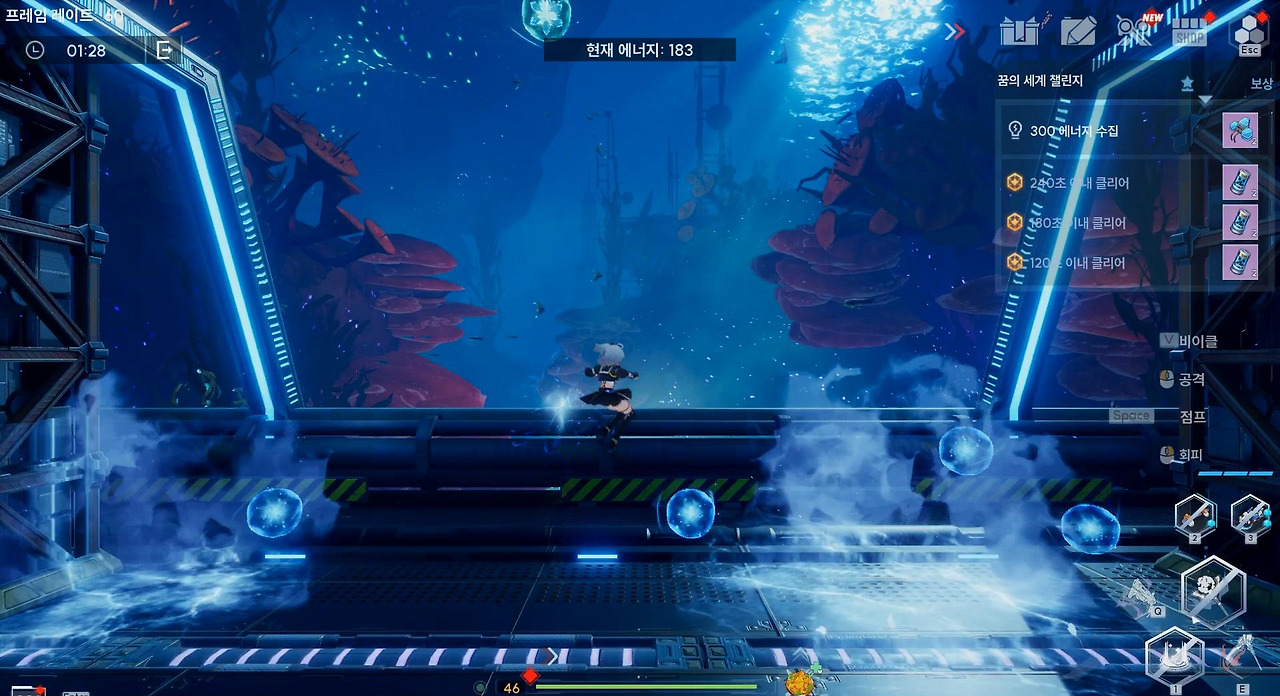Inspect the canister reward for 240초 clear

[x=1240, y=182]
